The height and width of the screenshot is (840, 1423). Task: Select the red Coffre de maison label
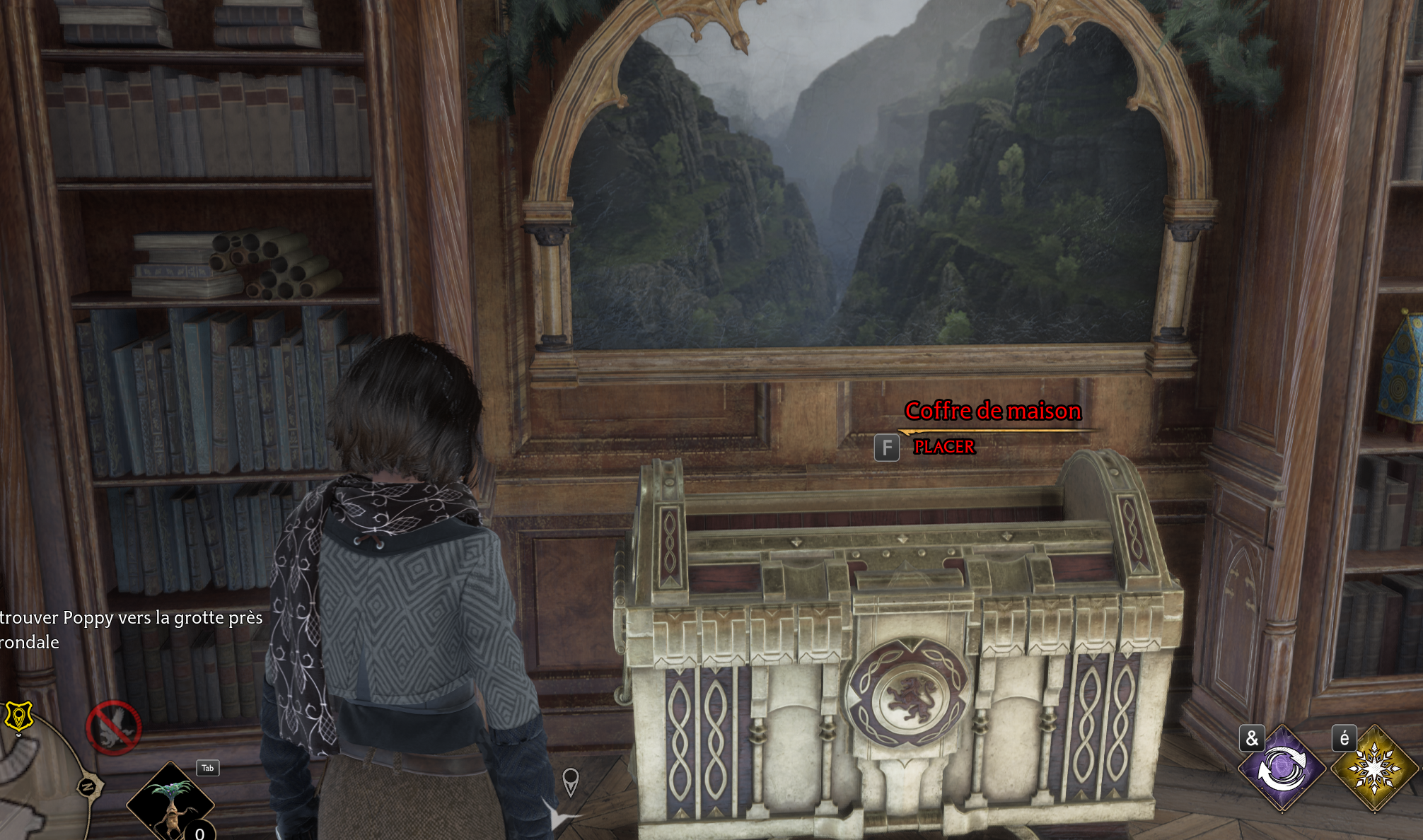coord(993,411)
